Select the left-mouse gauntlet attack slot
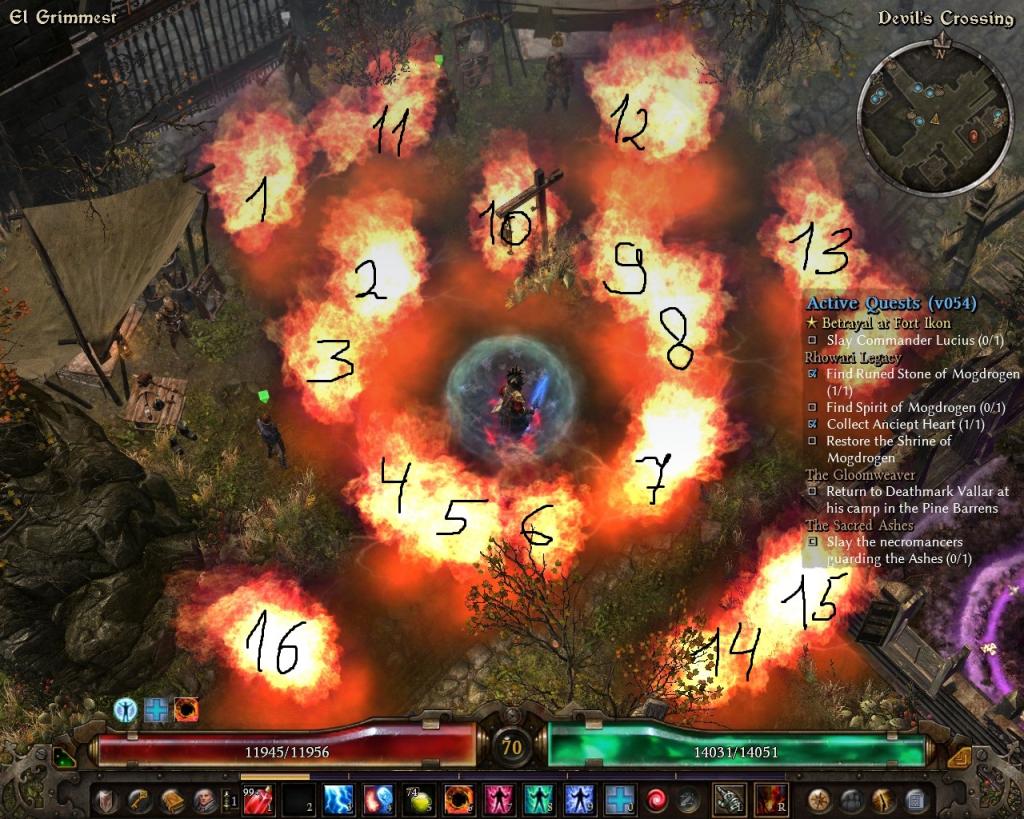 tap(728, 799)
